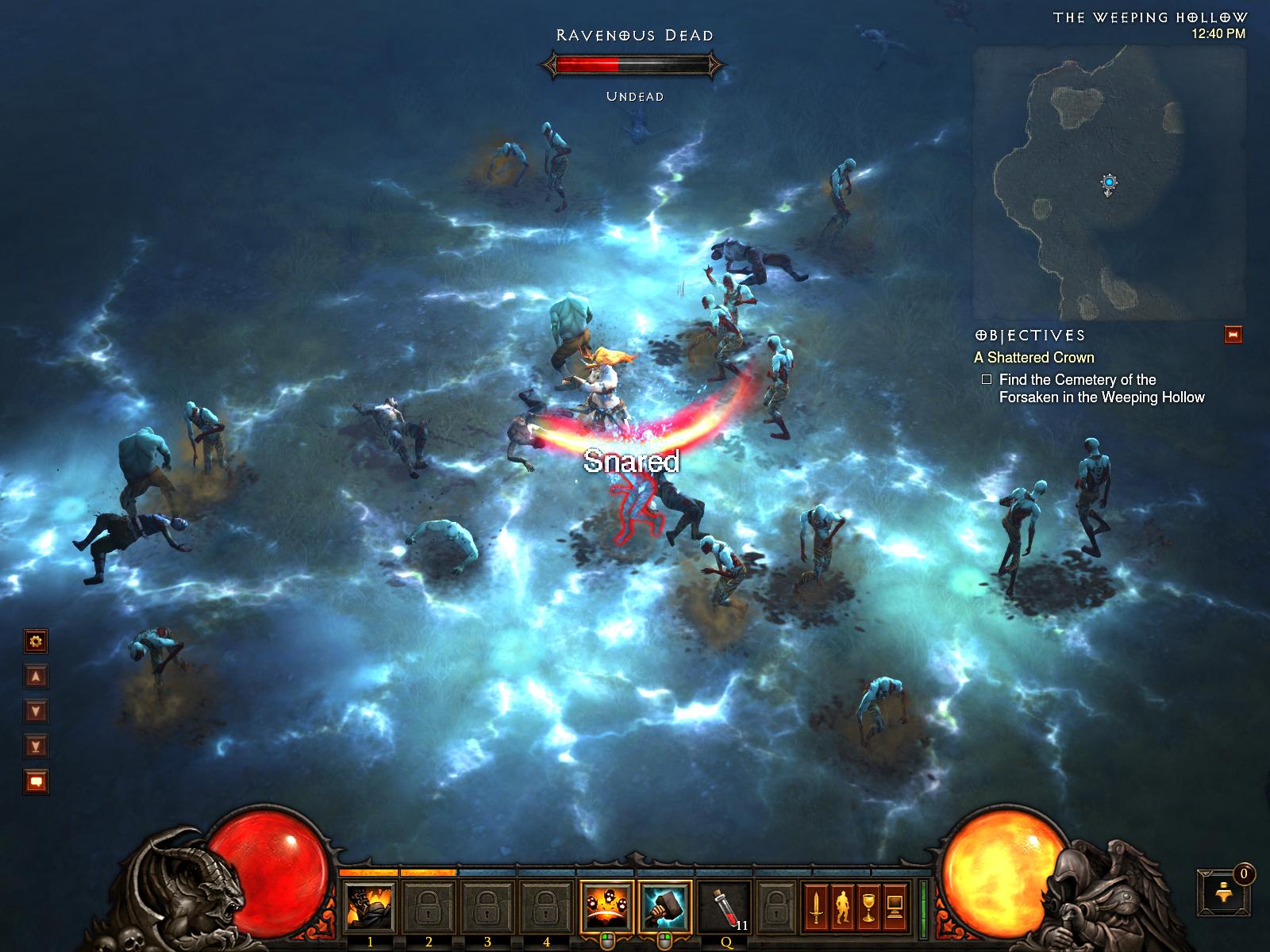Jump to chat bottom arrow with underline

pos(36,746)
